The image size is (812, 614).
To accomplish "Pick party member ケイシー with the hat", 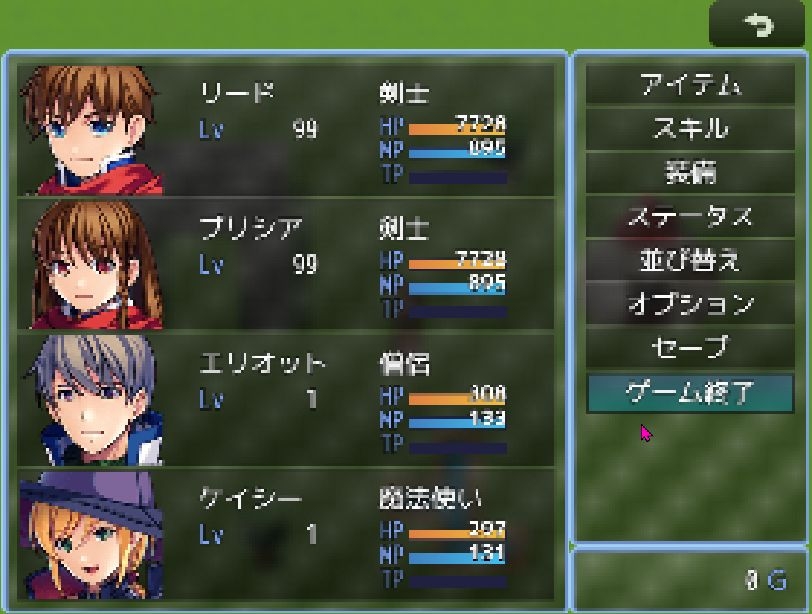I will pyautogui.click(x=285, y=534).
